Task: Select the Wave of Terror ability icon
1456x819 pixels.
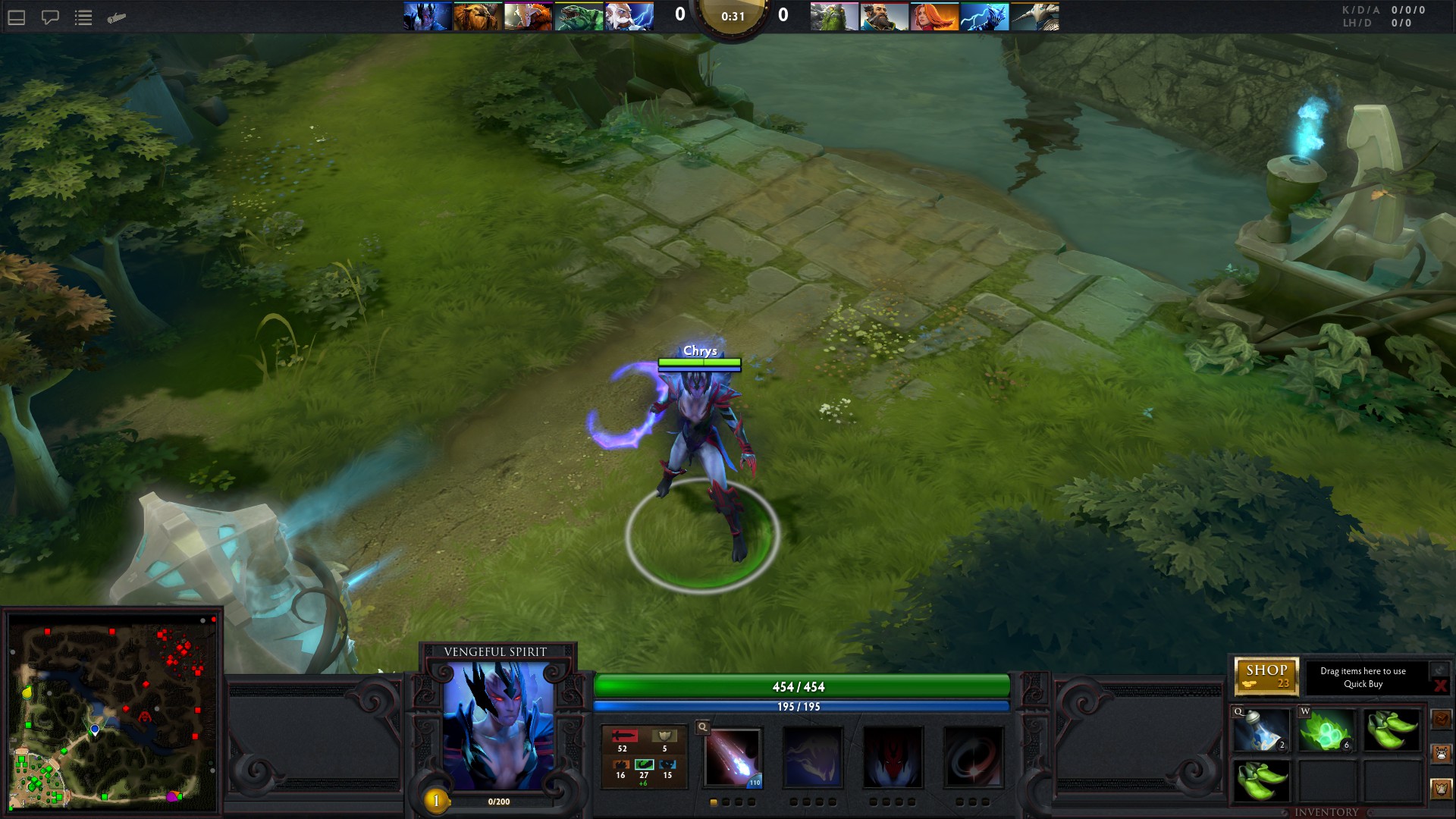Action: coord(812,757)
